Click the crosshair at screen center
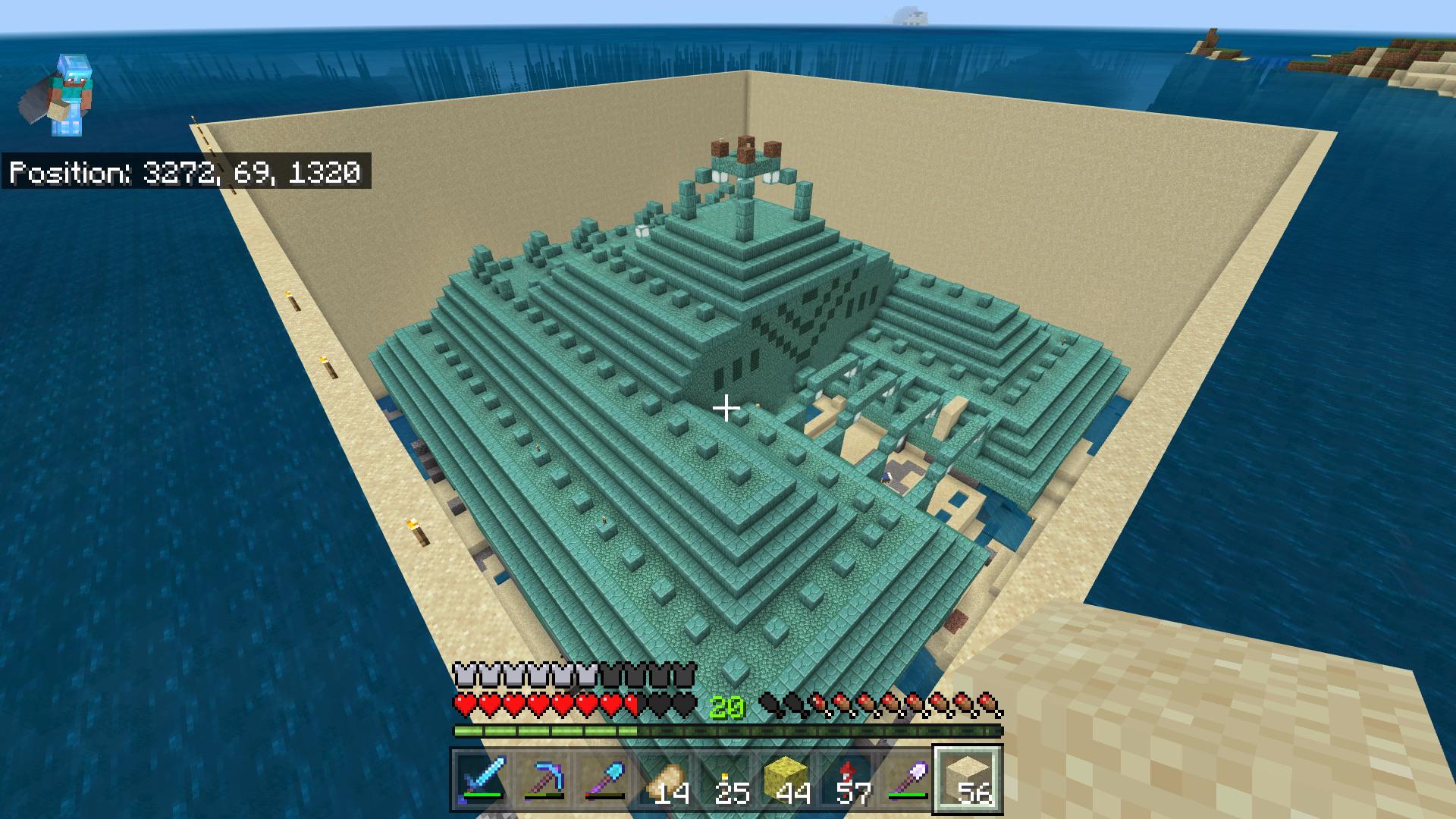The image size is (1456, 819). point(726,409)
